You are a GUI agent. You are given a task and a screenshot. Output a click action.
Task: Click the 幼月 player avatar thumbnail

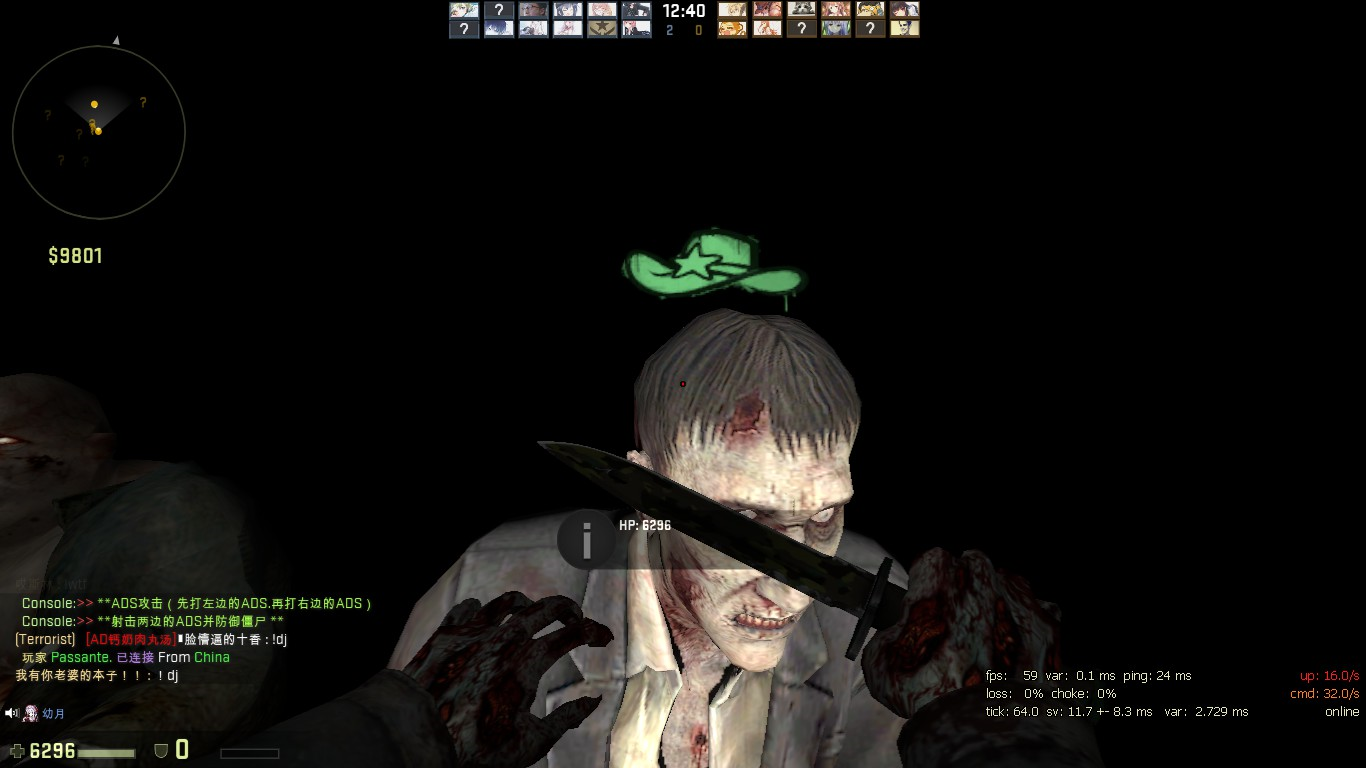[31, 713]
